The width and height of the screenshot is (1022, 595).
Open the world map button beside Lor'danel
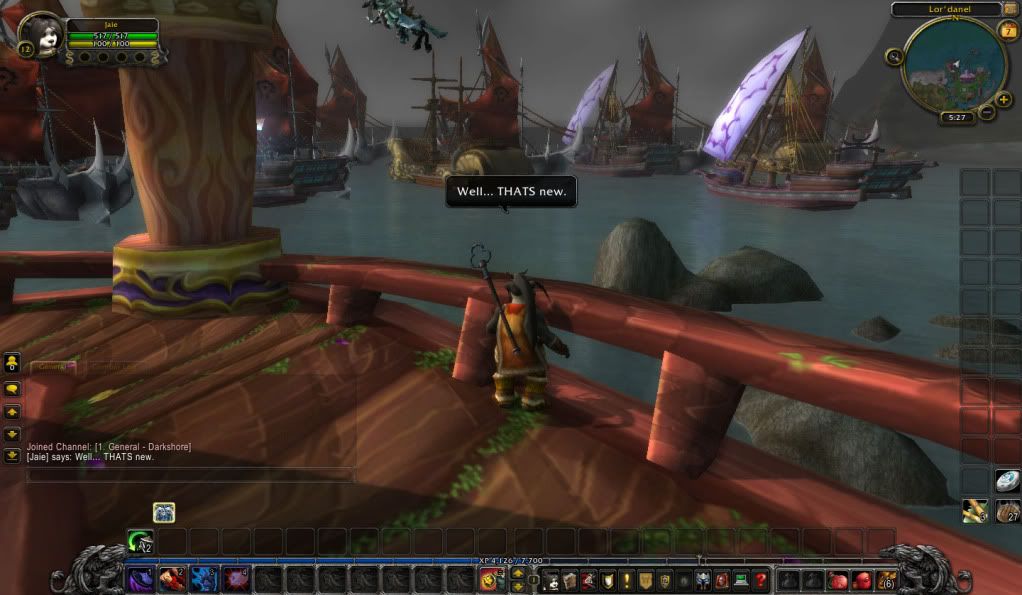click(x=1011, y=9)
